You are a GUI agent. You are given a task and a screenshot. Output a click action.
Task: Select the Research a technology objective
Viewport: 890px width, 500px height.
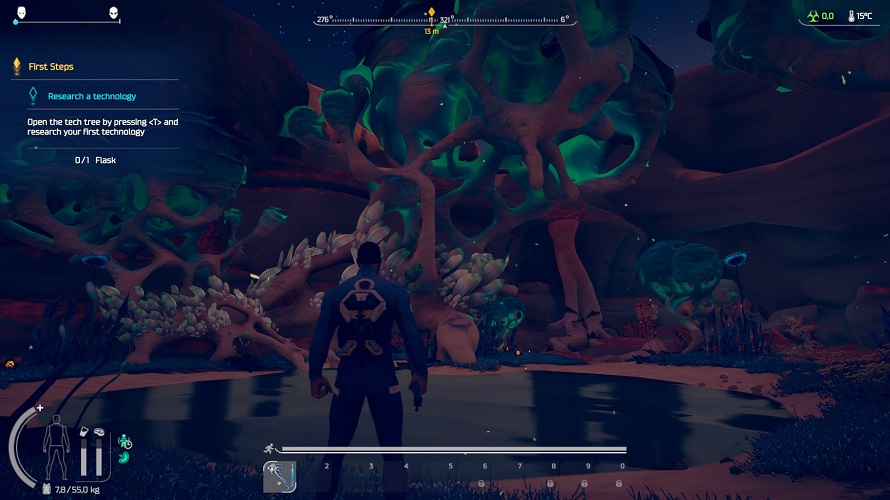point(91,96)
